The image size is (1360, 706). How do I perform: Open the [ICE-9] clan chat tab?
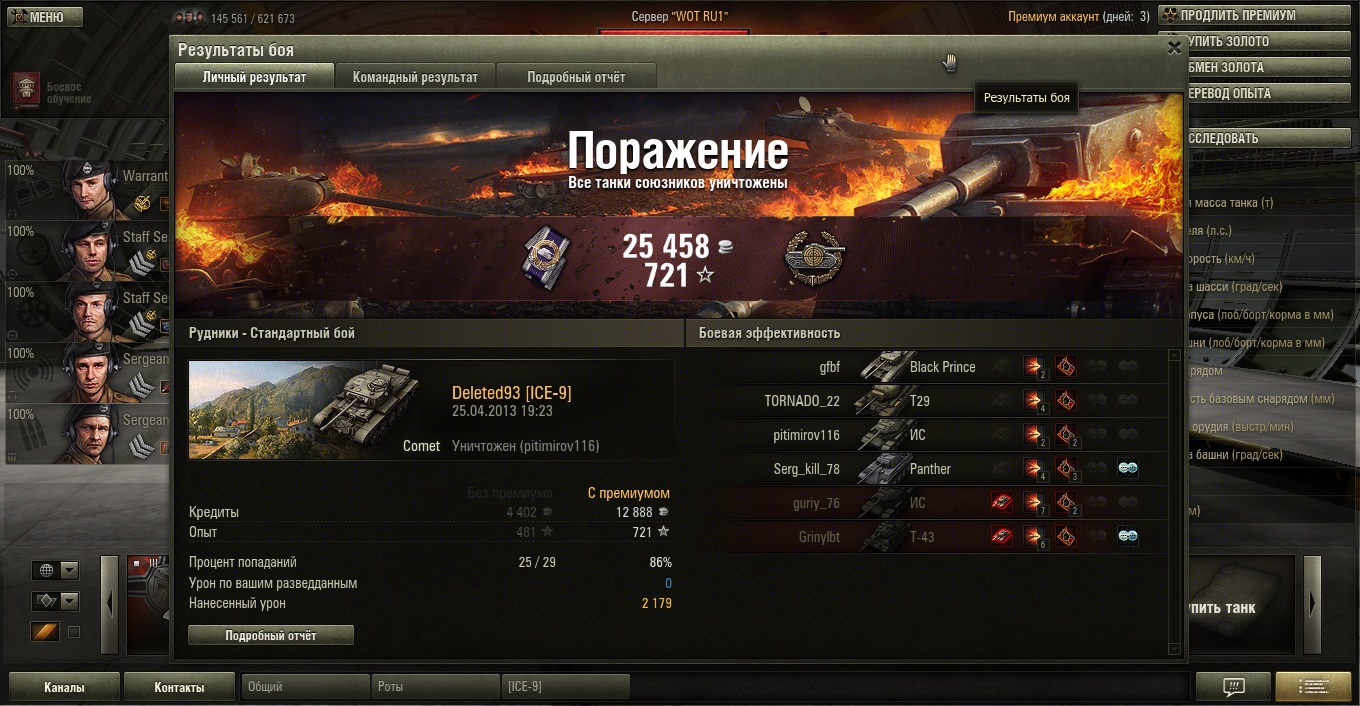pos(565,687)
